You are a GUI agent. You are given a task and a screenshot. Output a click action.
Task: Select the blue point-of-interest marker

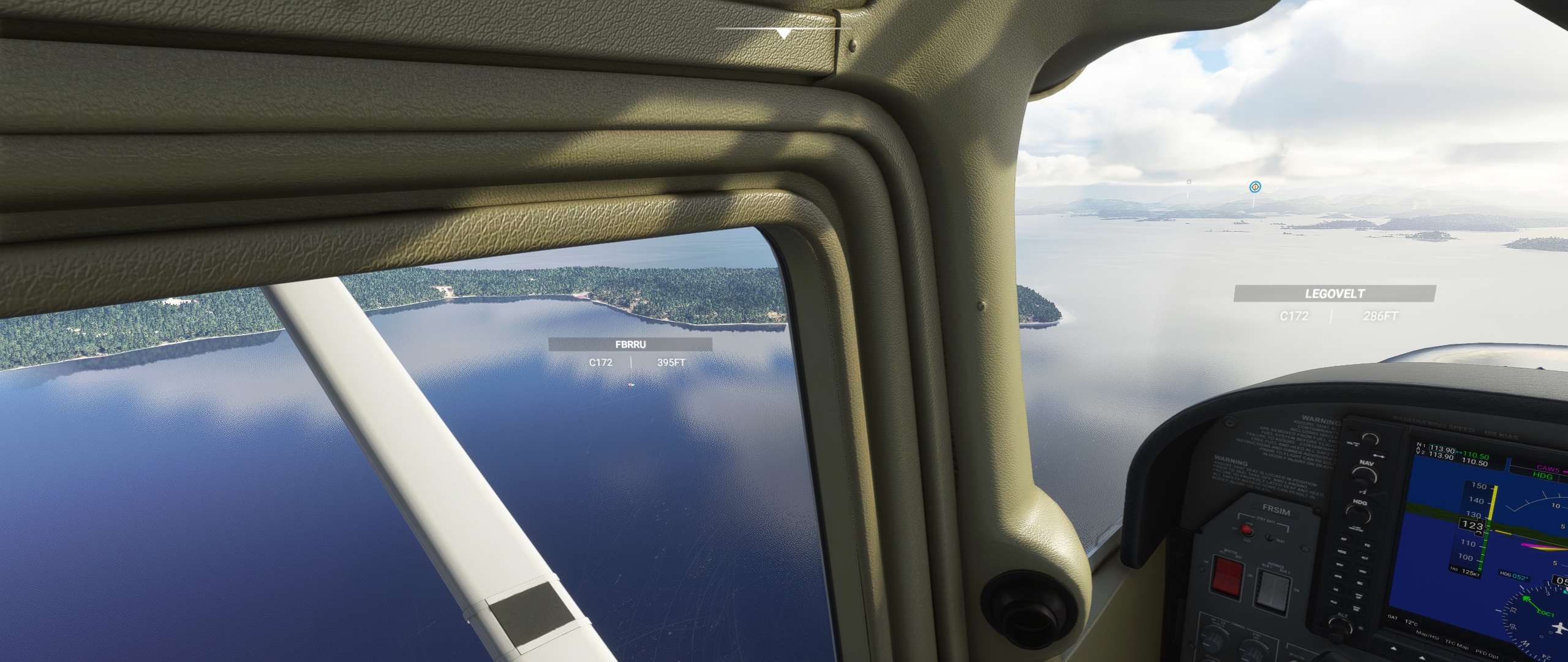coord(1255,186)
